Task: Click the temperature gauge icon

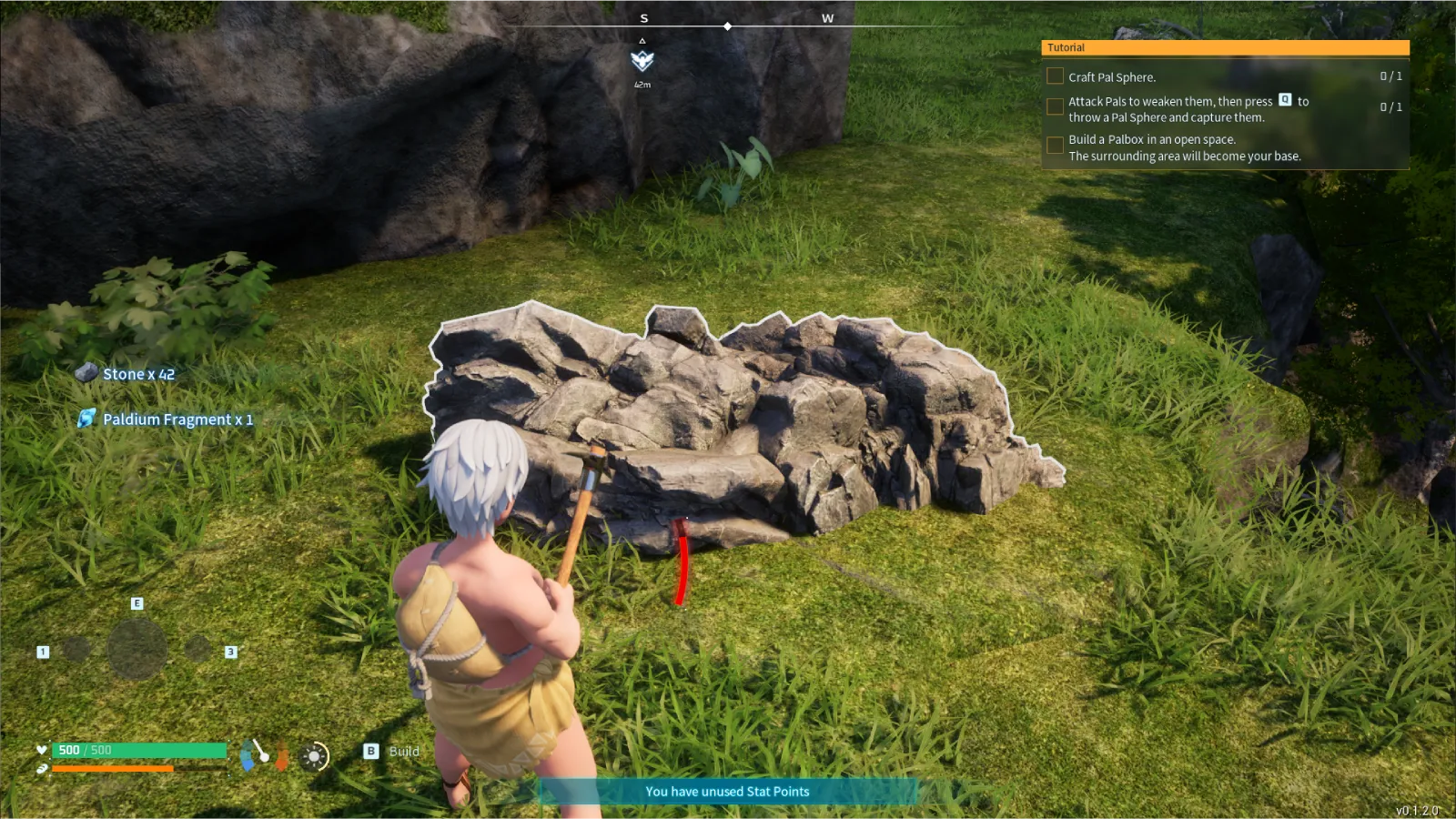Action: click(282, 755)
